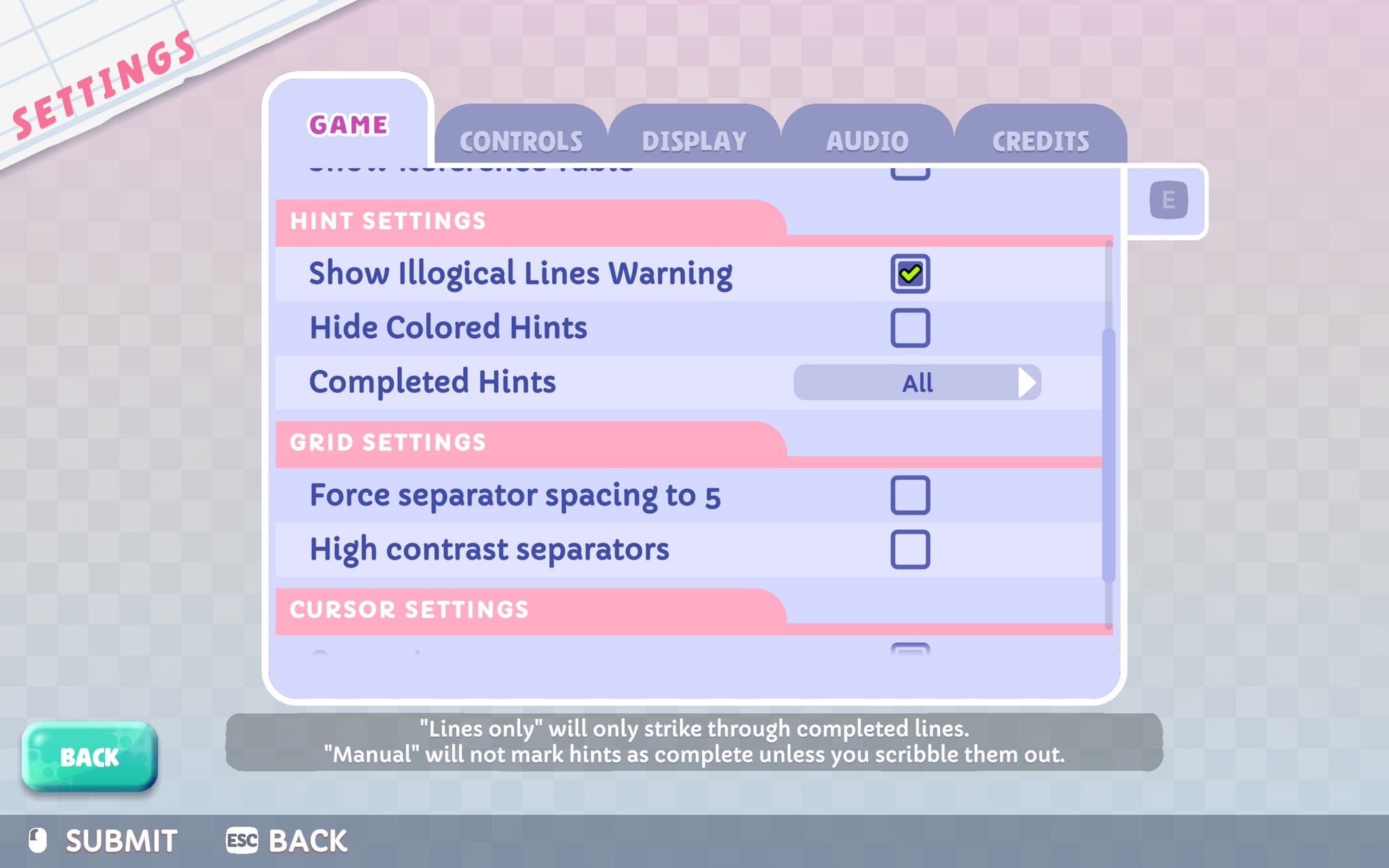
Task: Switch to the Display tab
Action: point(694,139)
